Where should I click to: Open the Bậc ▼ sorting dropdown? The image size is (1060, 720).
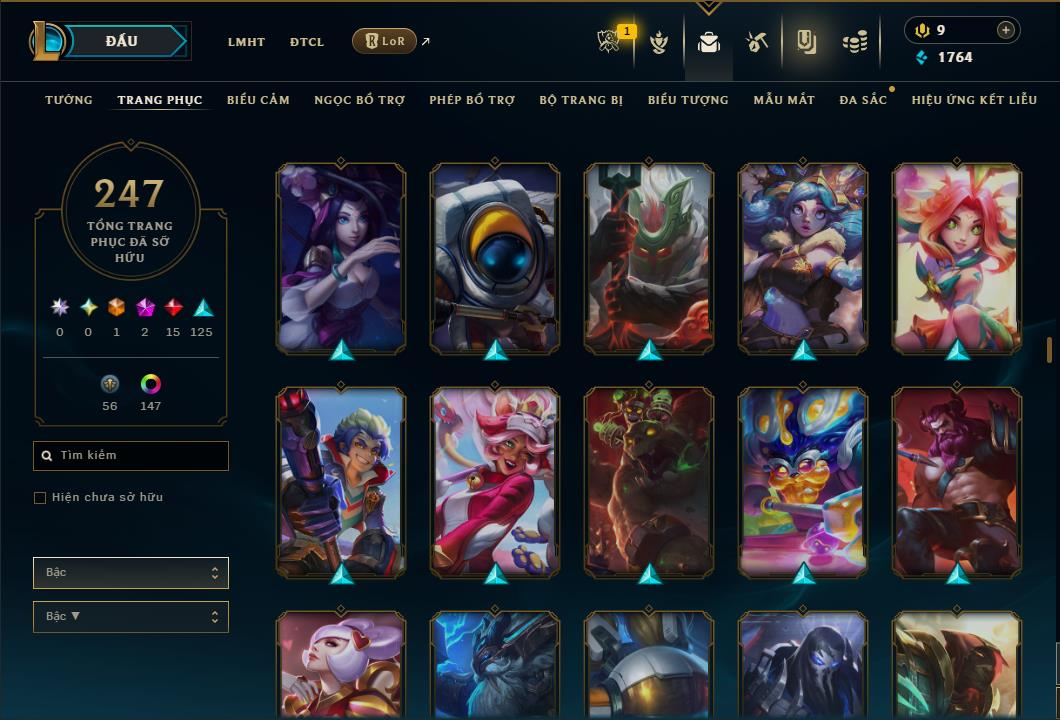pyautogui.click(x=131, y=617)
